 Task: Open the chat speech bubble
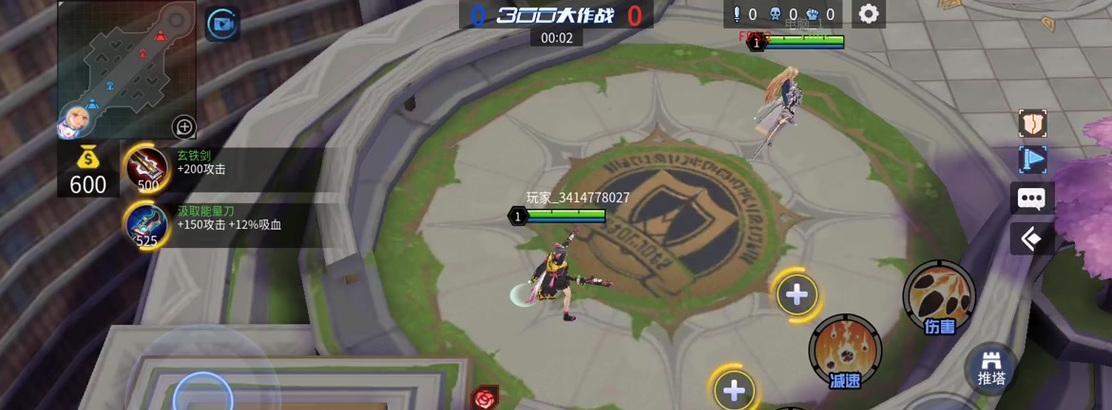(x=1031, y=198)
